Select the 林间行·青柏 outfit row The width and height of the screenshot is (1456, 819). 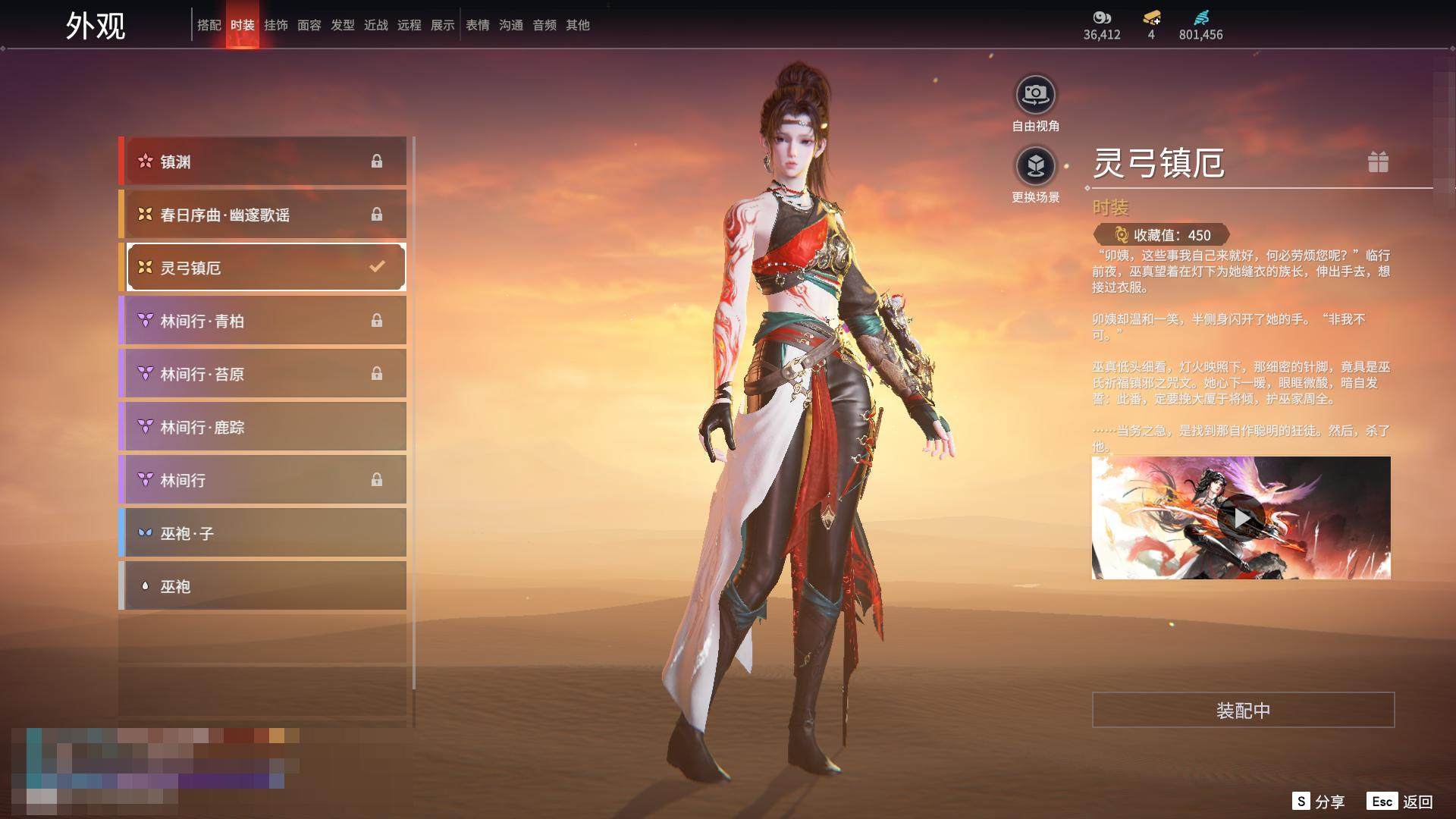point(263,321)
